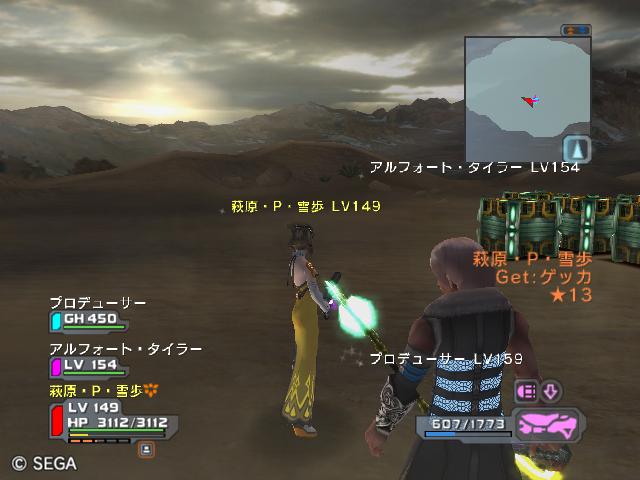This screenshot has width=640, height=480.
Task: Select party member プロデューサー GH 450 entry
Action: pyautogui.click(x=90, y=319)
